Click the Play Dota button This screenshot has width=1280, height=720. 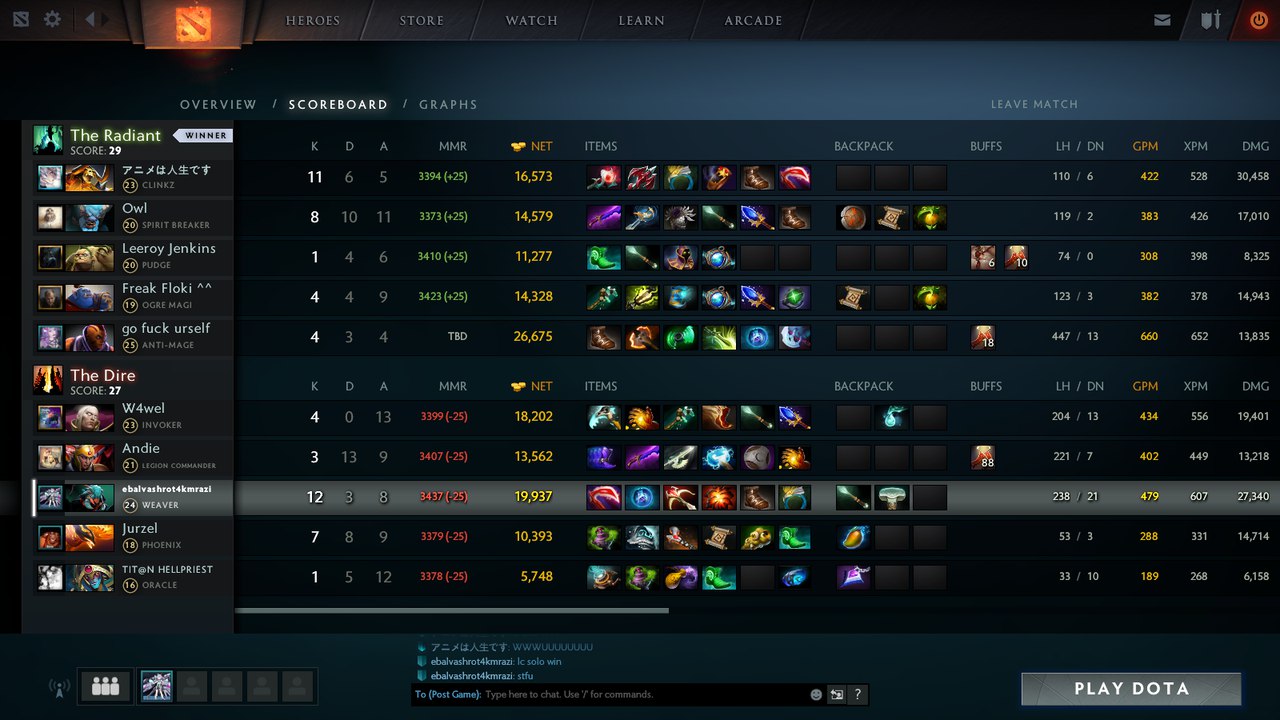(1131, 689)
